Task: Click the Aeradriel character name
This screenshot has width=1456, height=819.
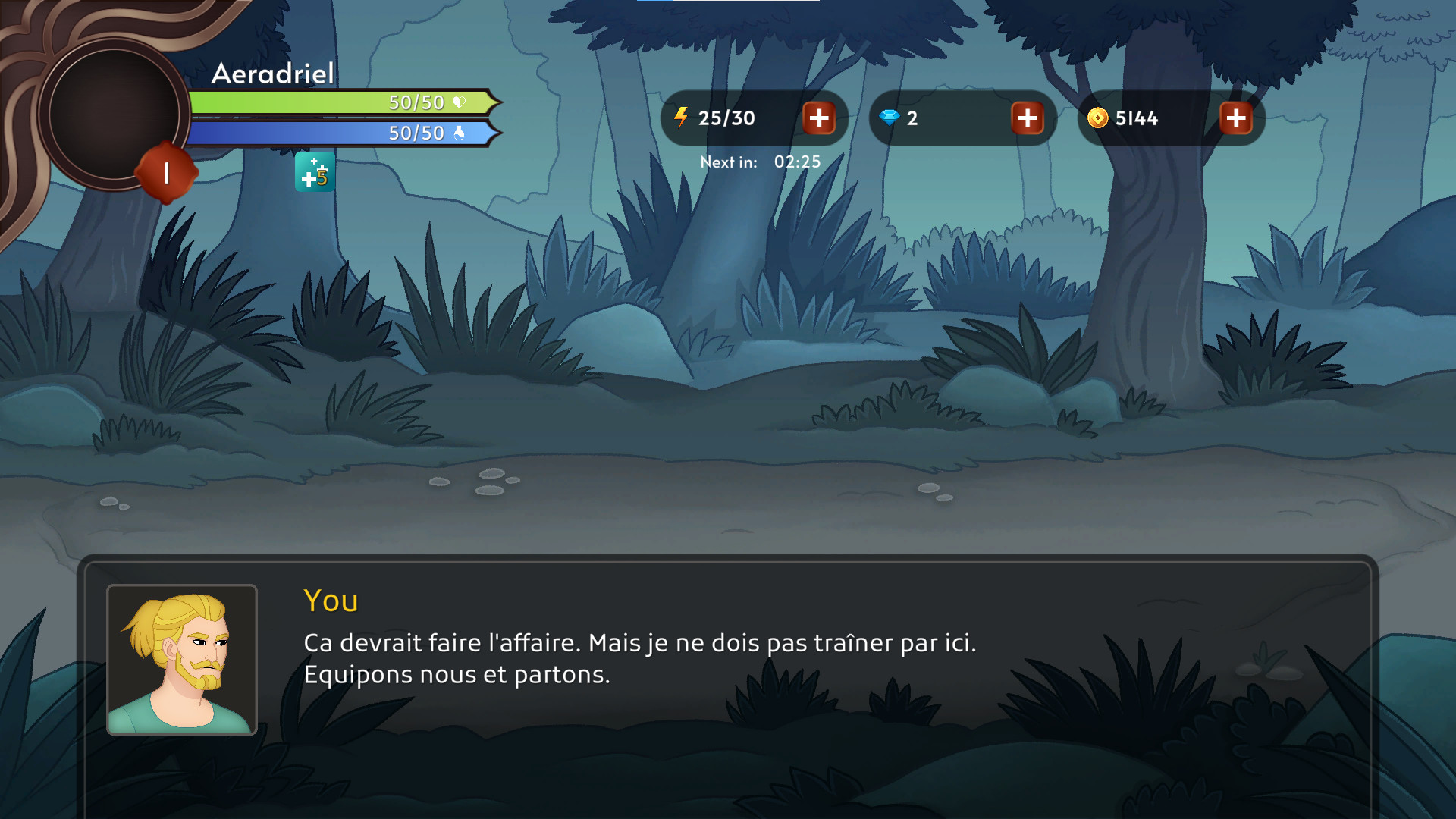Action: point(272,74)
